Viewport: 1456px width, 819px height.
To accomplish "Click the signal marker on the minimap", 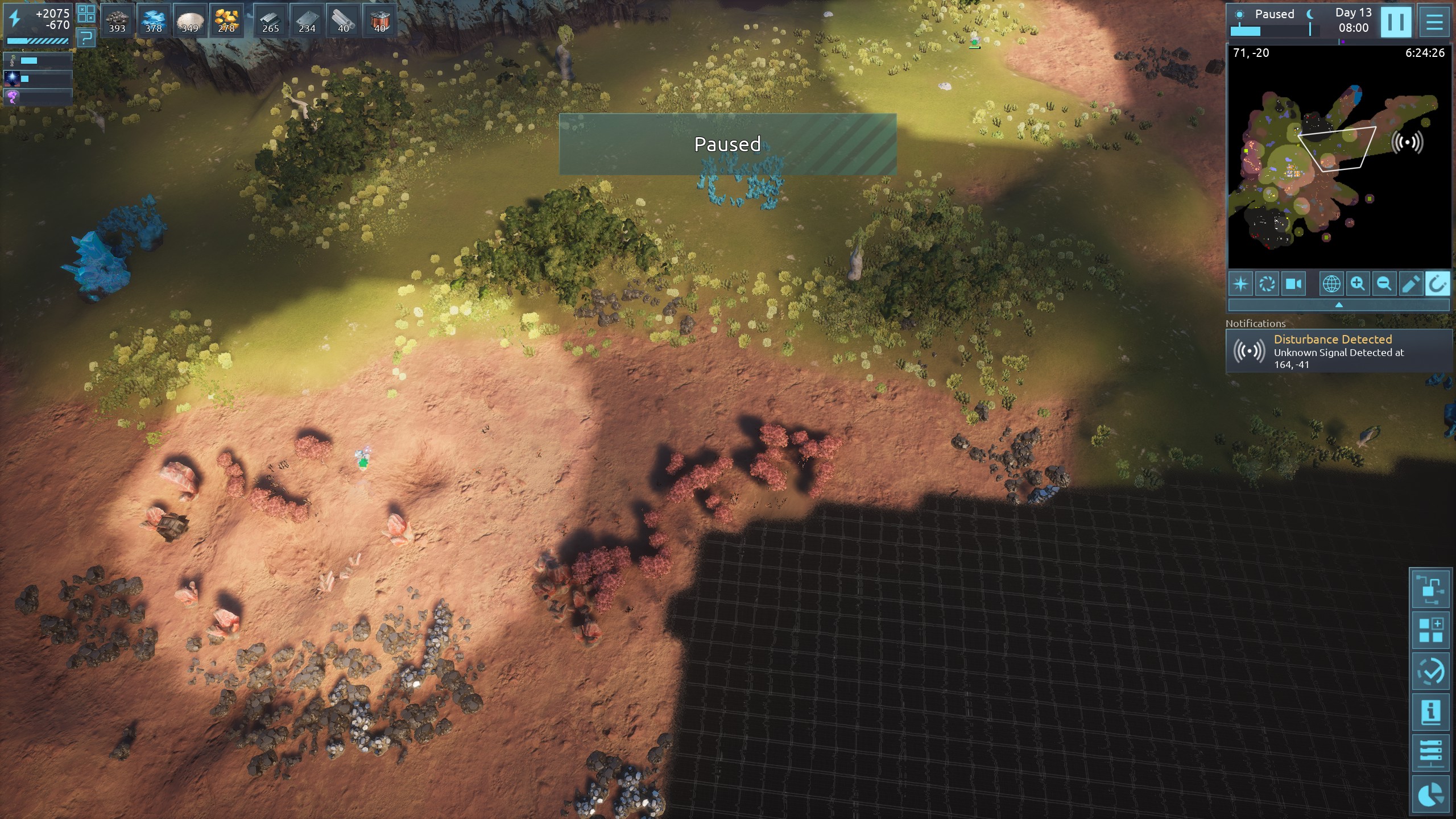I will point(1407,142).
